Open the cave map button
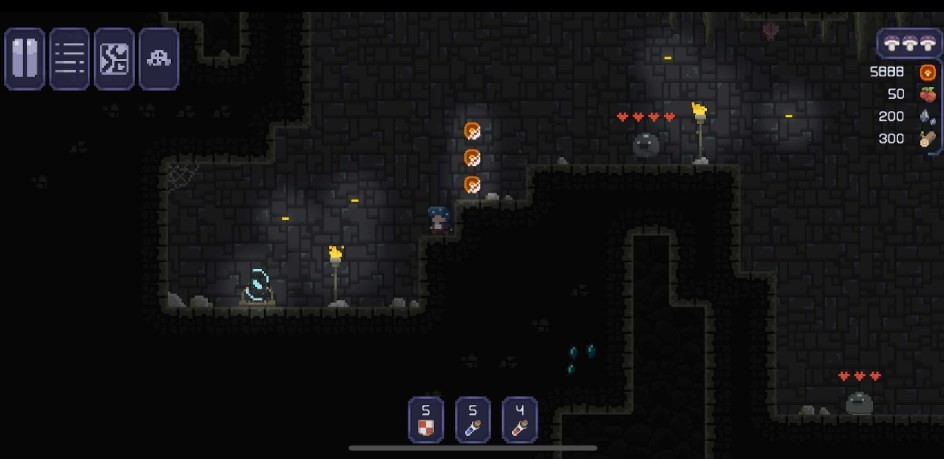This screenshot has width=944, height=459. tap(114, 59)
